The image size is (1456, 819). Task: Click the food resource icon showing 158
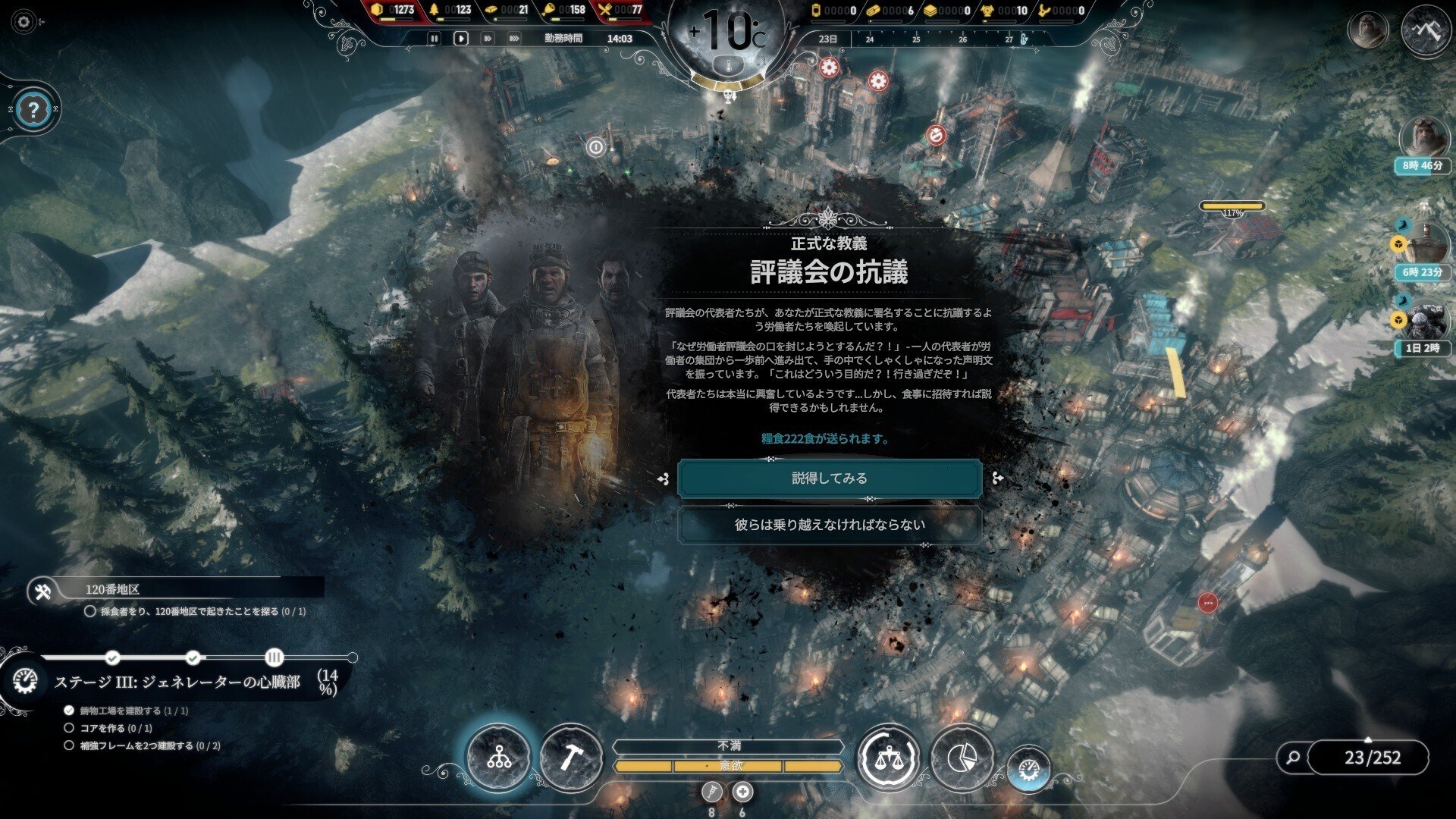(x=549, y=11)
